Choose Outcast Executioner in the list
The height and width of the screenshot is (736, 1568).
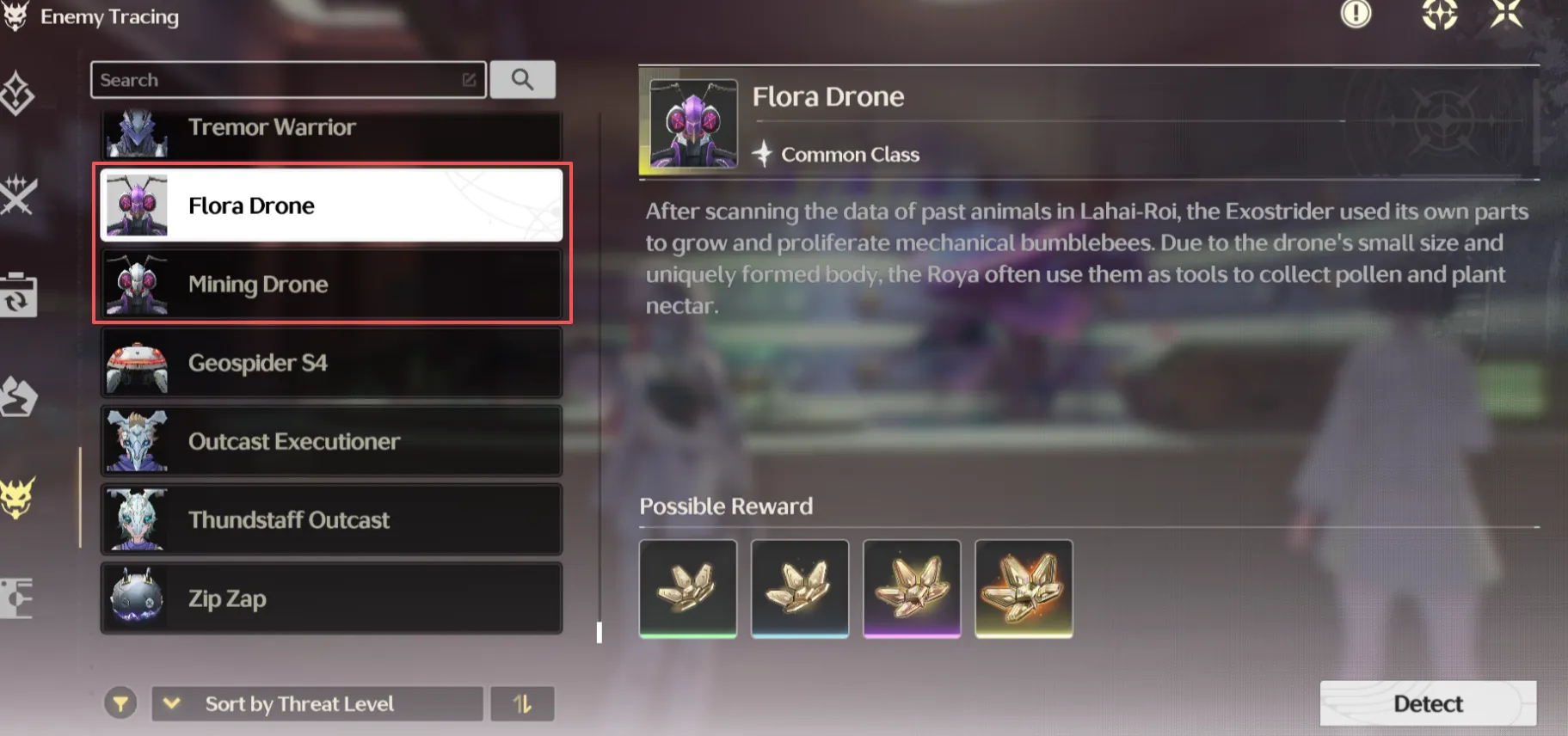(x=331, y=441)
